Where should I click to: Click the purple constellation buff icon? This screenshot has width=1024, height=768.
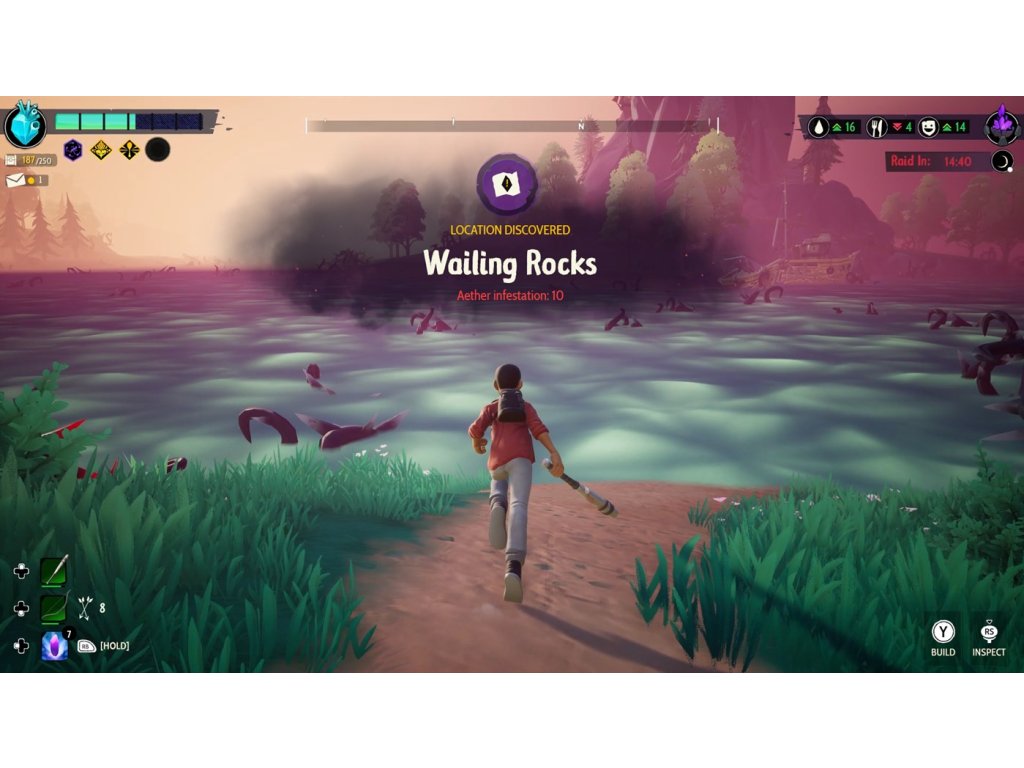click(73, 150)
